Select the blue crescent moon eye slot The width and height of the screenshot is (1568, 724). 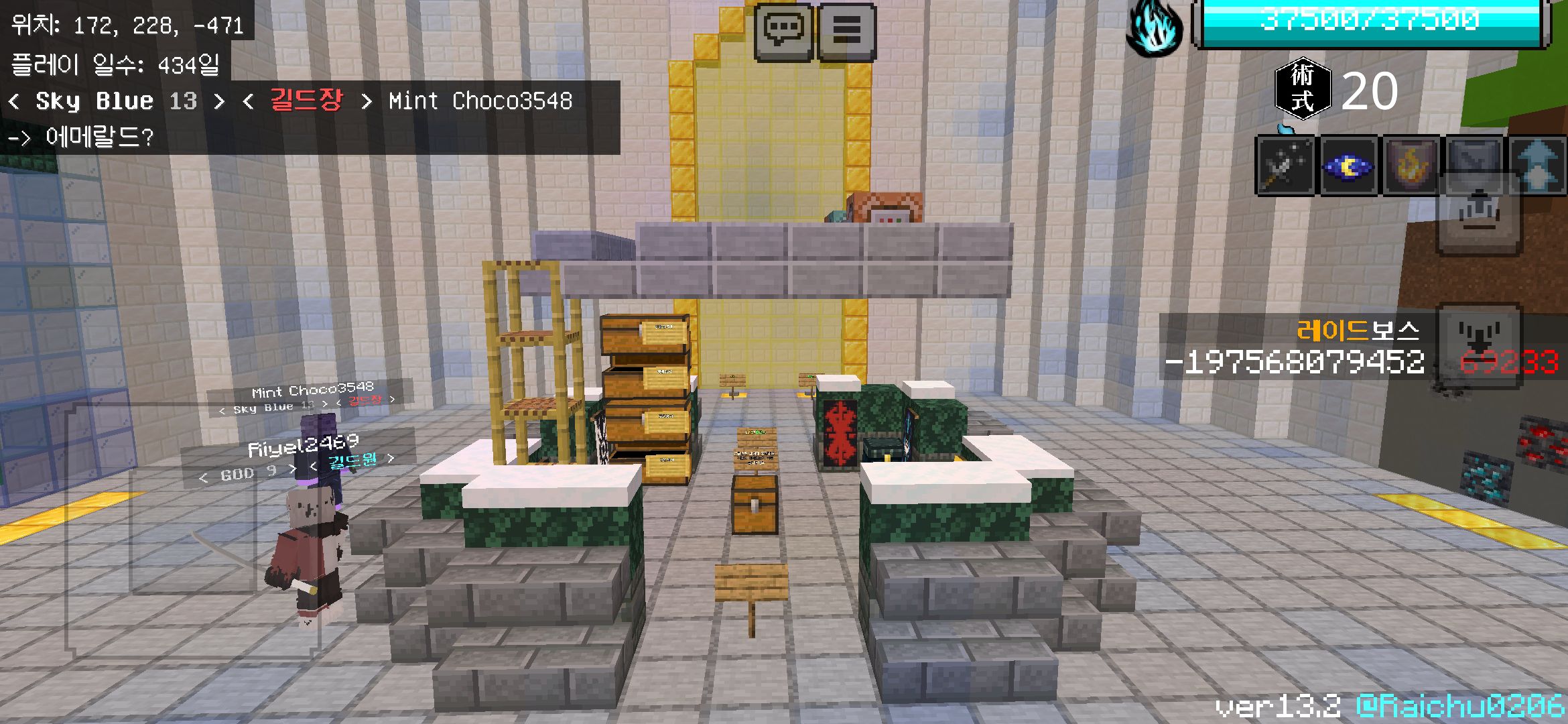click(x=1348, y=166)
